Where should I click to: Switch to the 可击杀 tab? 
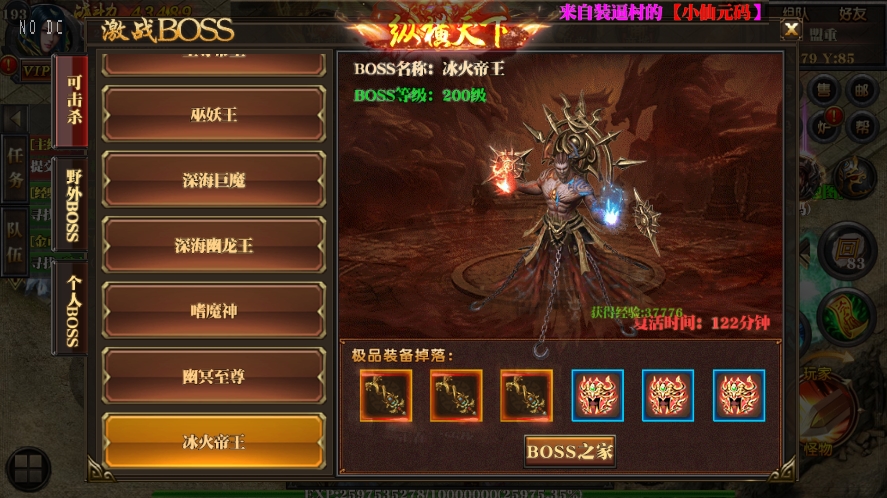coord(73,100)
